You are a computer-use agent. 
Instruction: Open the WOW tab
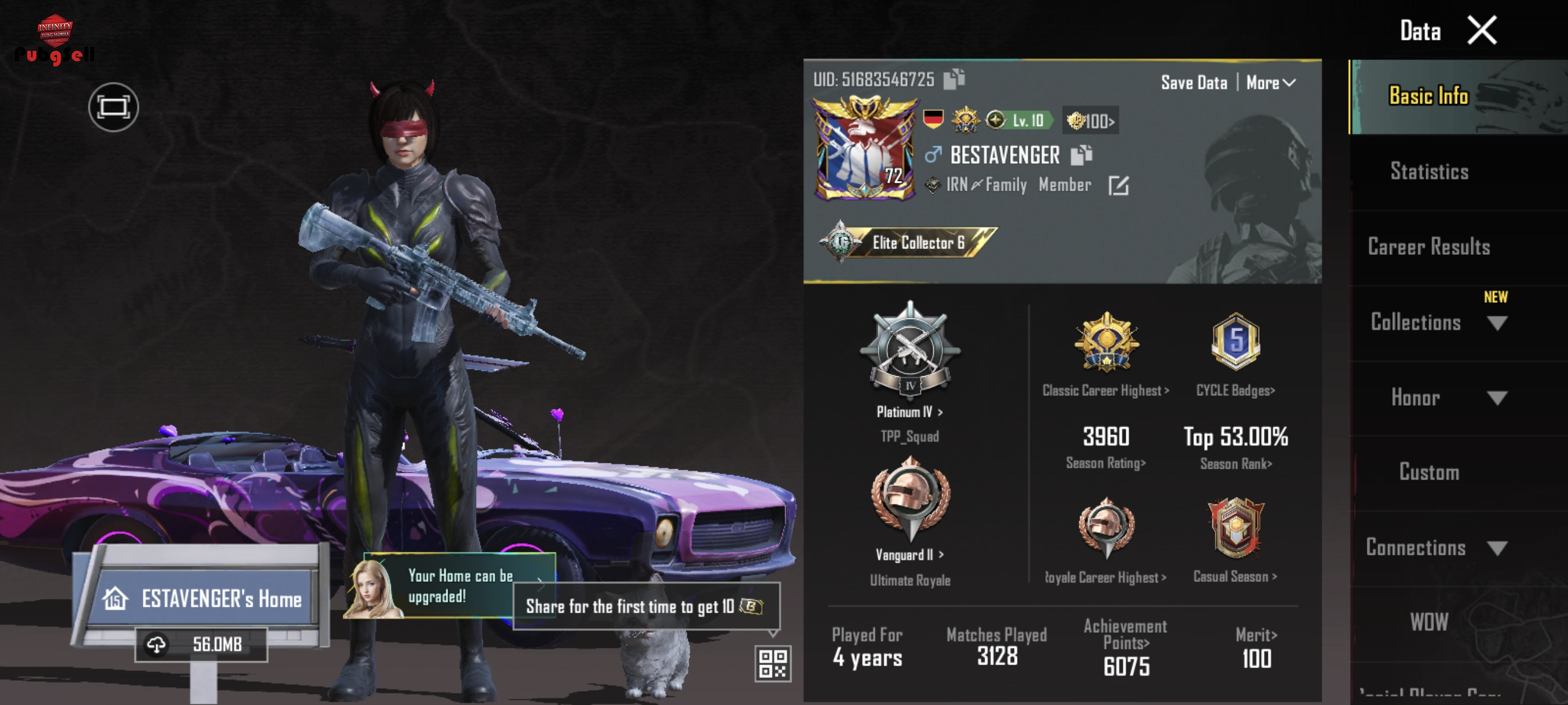pos(1429,622)
